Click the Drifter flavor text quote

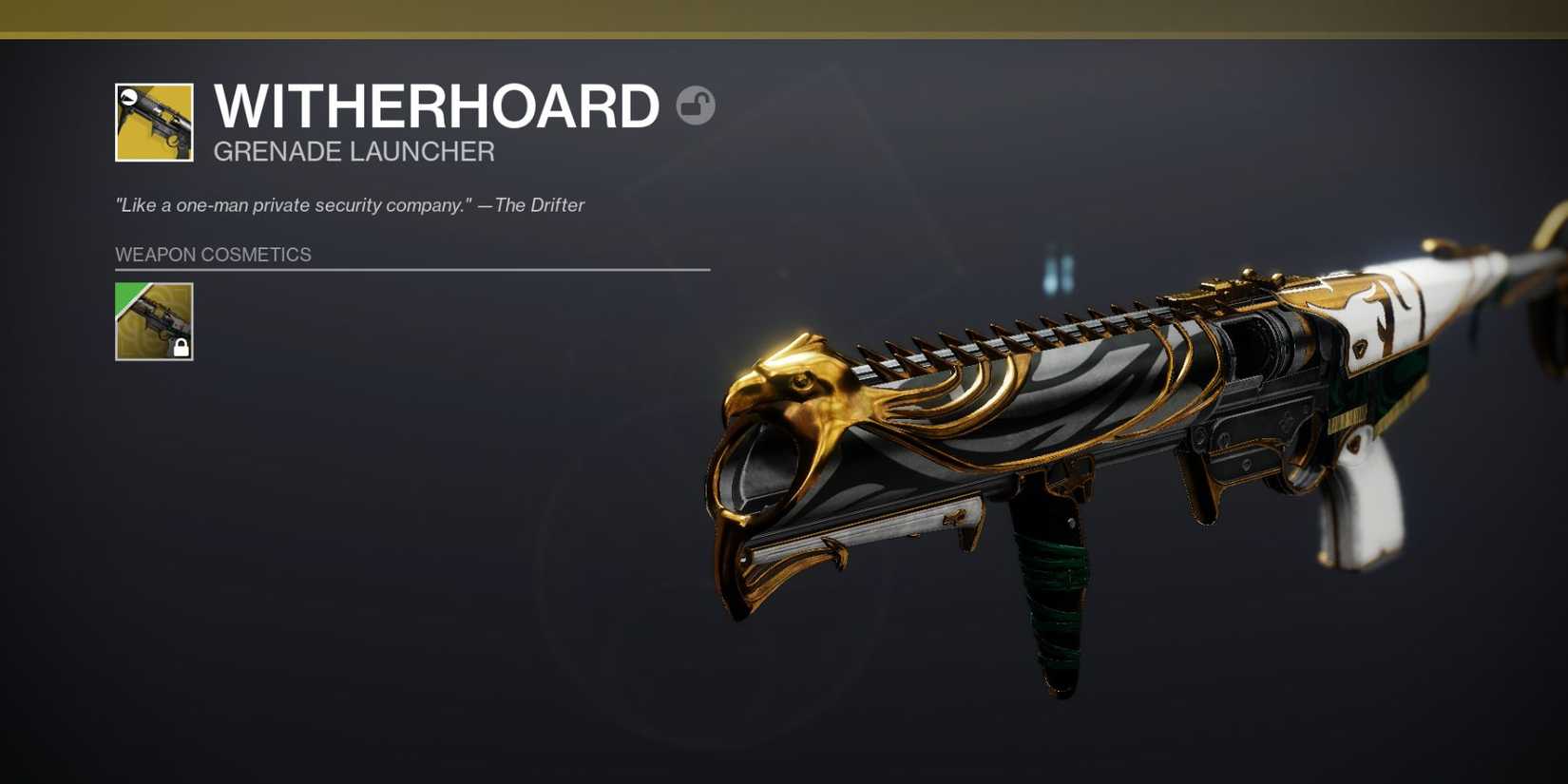[349, 204]
